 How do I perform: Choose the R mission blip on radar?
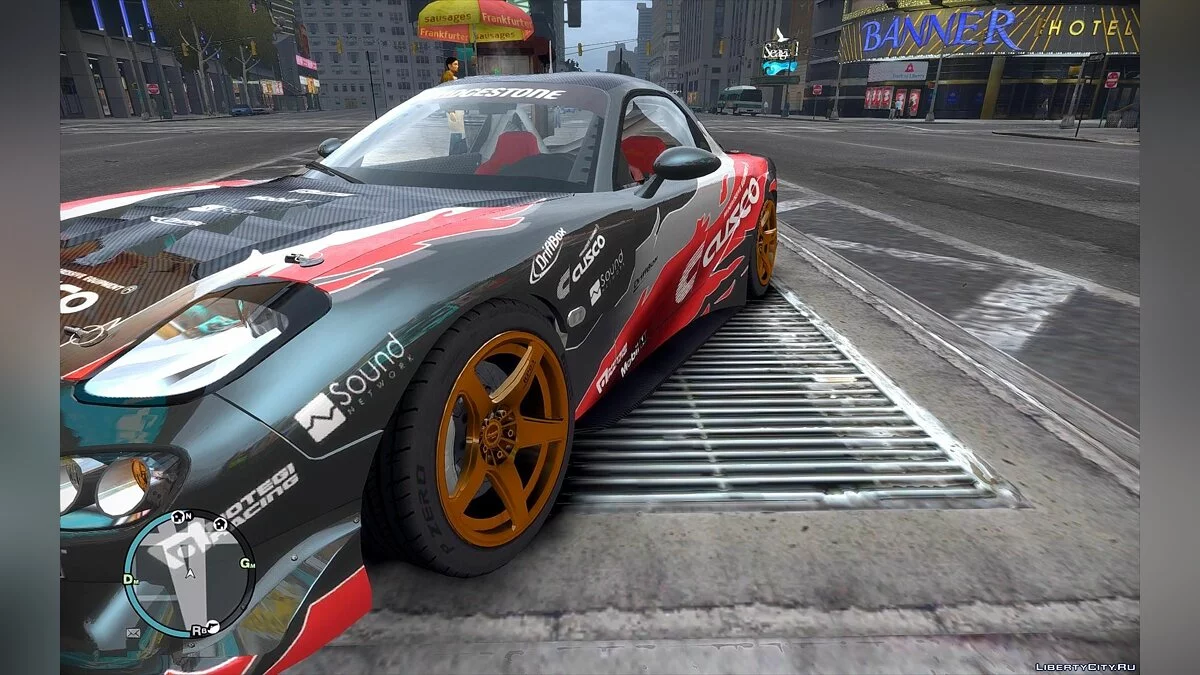point(198,630)
